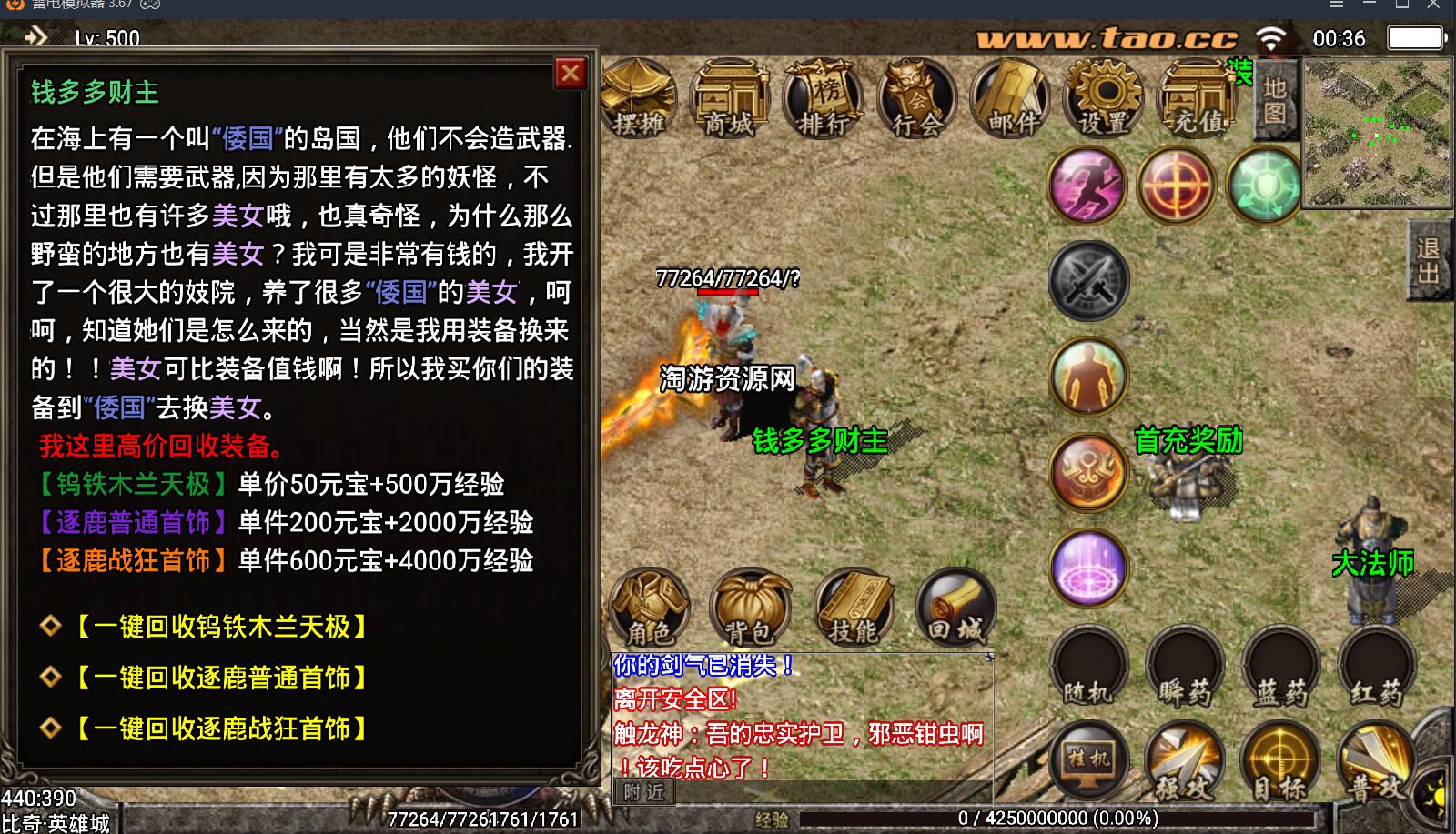Choose 一键回收钨铁木兰天极 option
1456x834 pixels.
pyautogui.click(x=222, y=627)
